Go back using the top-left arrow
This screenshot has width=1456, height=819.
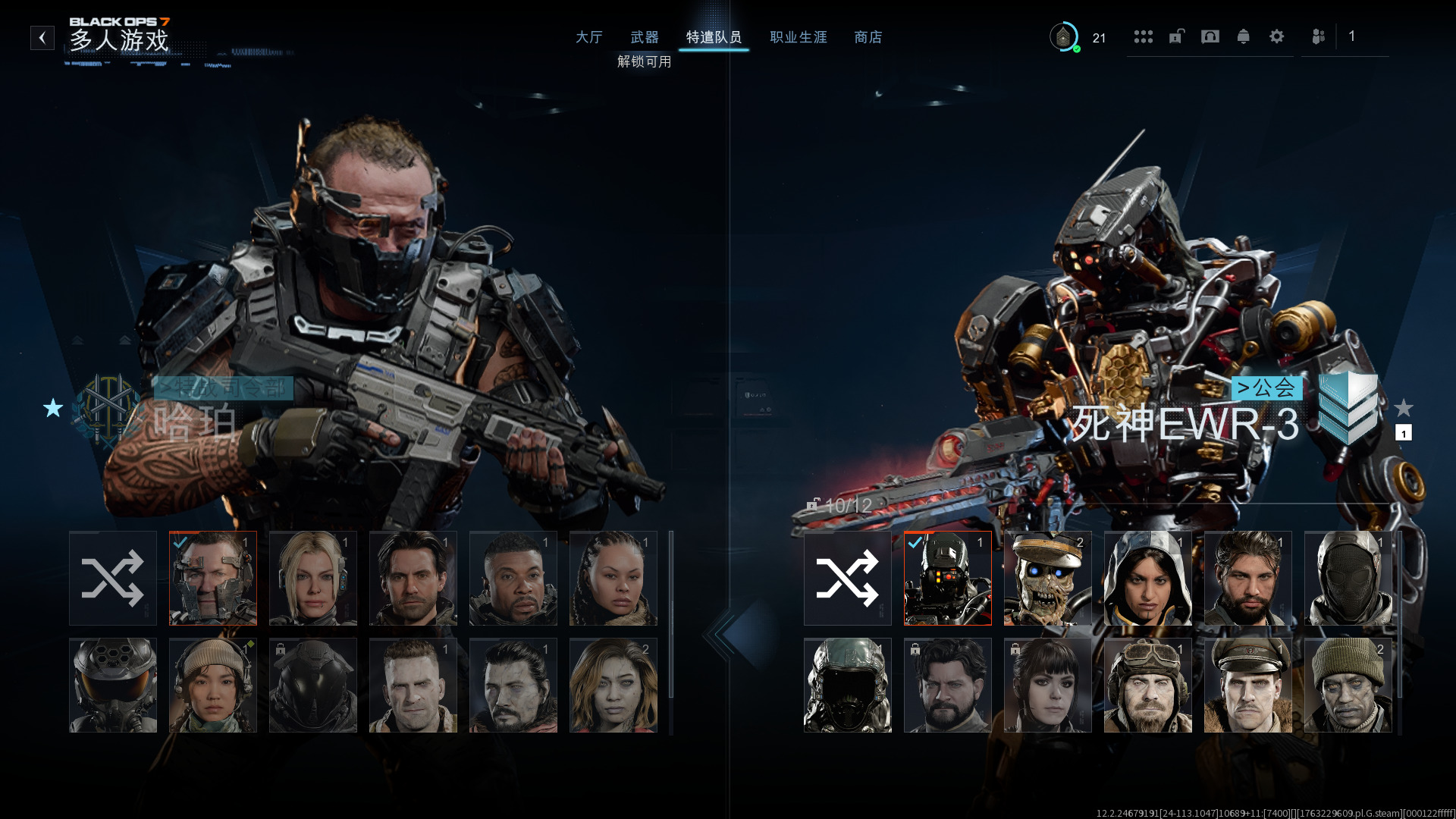42,37
